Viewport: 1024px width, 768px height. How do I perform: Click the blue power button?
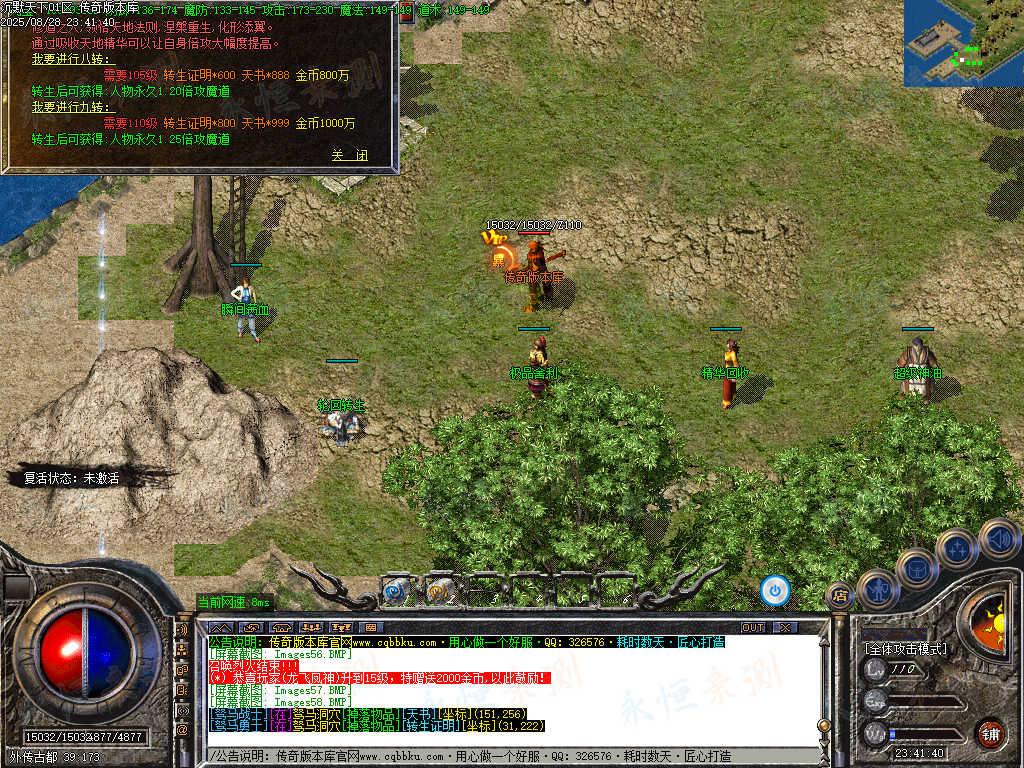click(x=775, y=590)
